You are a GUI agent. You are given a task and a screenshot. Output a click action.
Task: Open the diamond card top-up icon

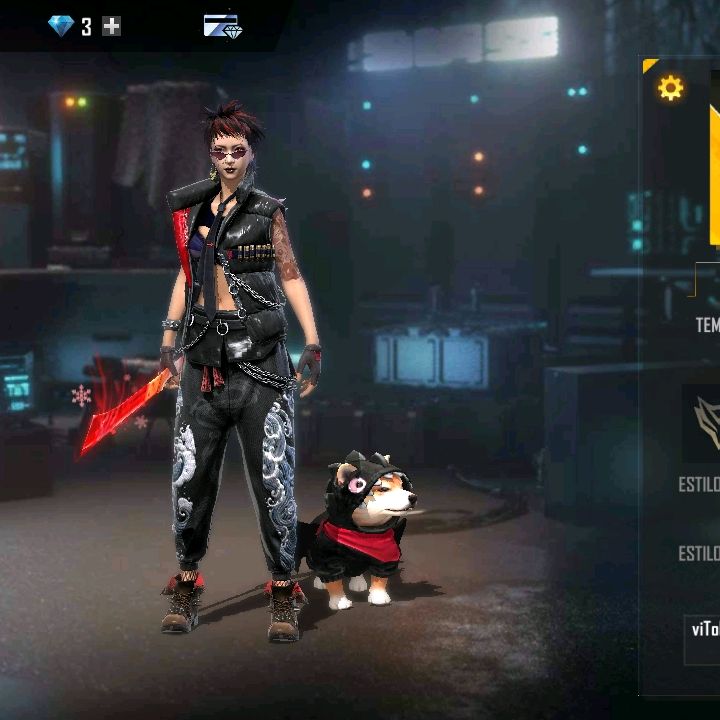click(x=222, y=26)
